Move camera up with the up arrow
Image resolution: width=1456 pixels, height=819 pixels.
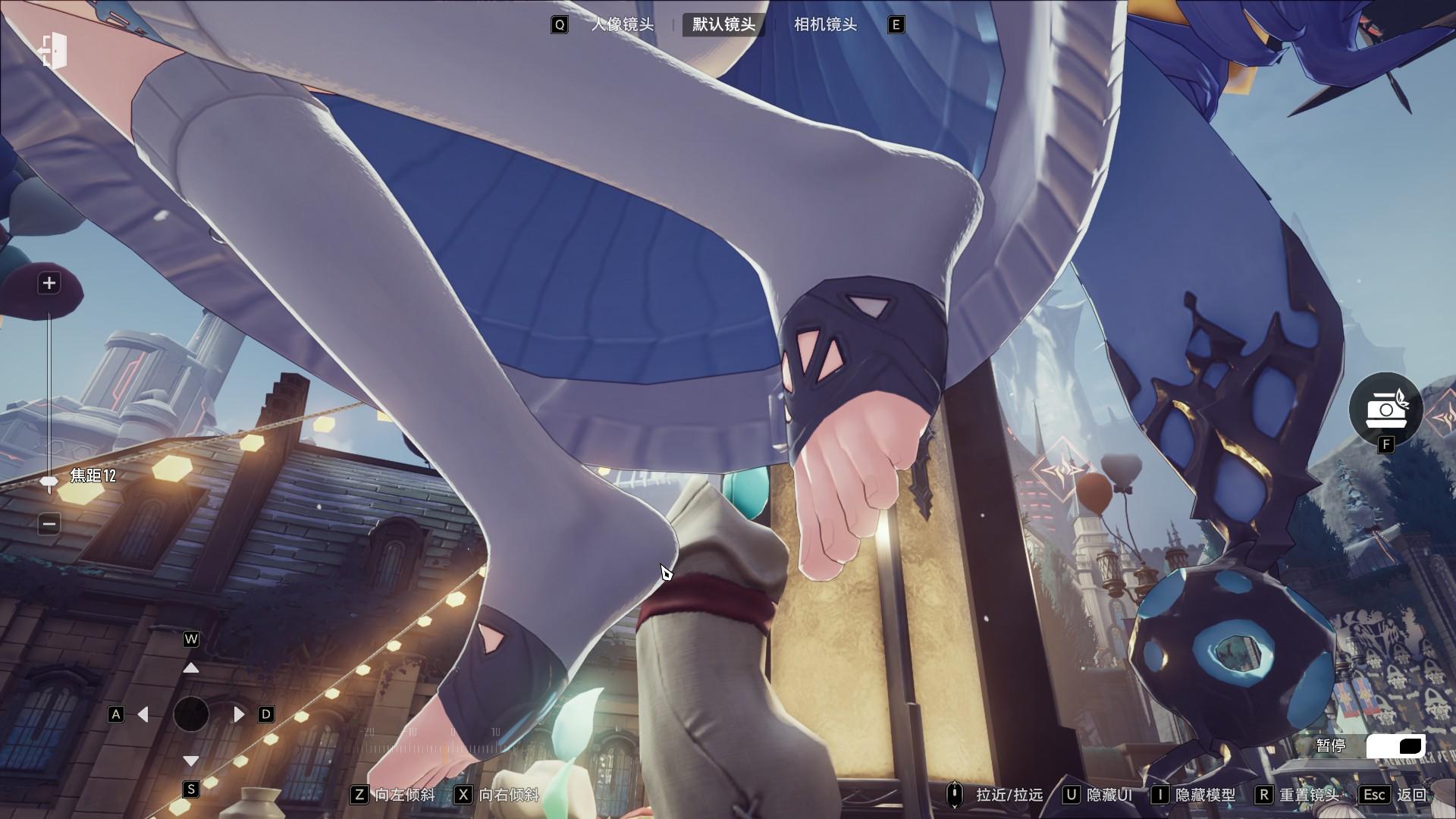point(191,668)
